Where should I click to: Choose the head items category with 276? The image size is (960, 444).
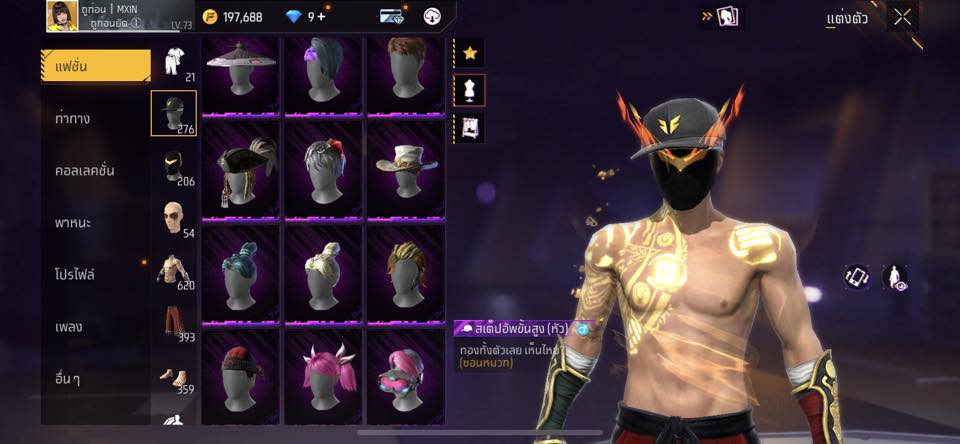(x=174, y=112)
